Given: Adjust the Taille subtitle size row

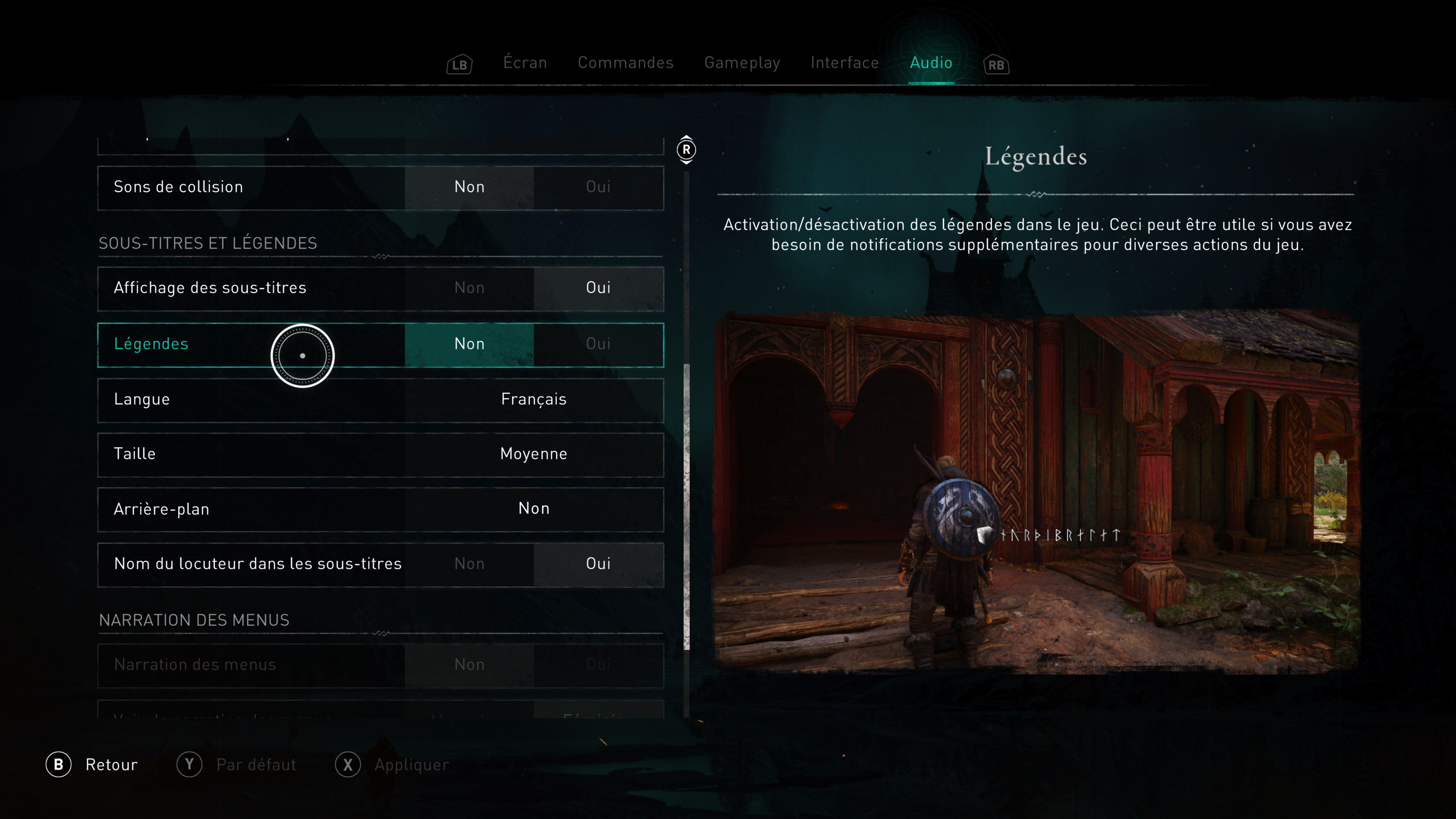Looking at the screenshot, I should (x=533, y=454).
